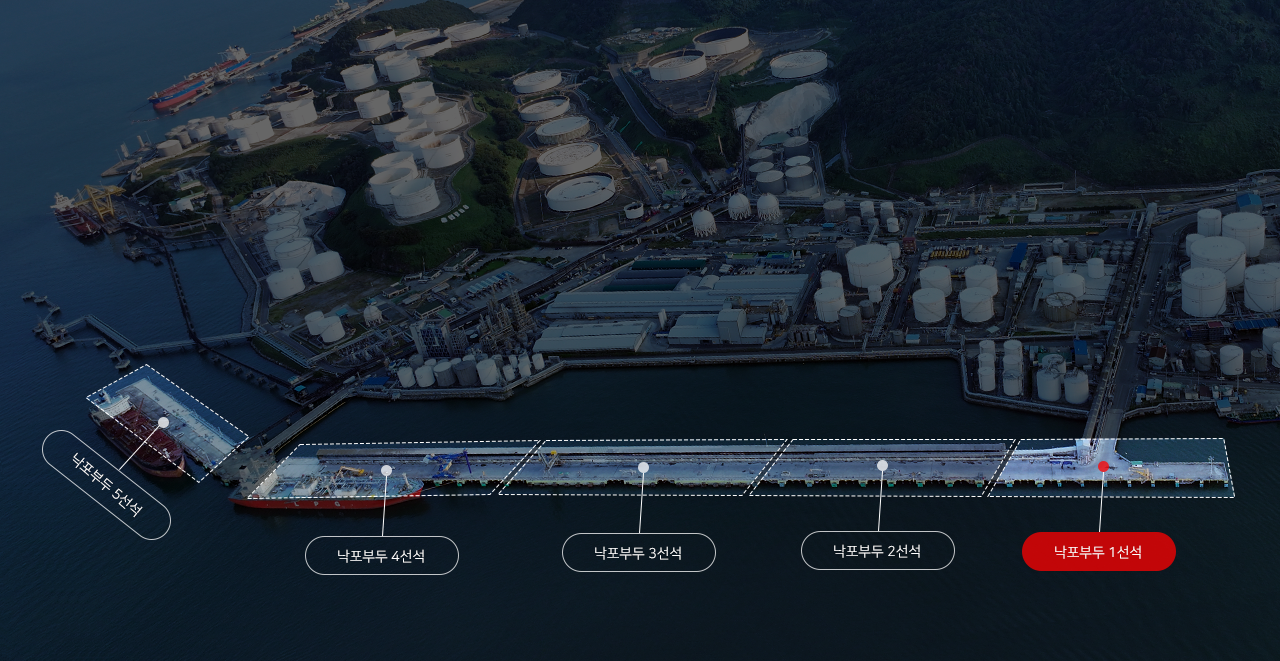
Task: Click the red map marker dot on berth 1
Action: pos(1103,466)
